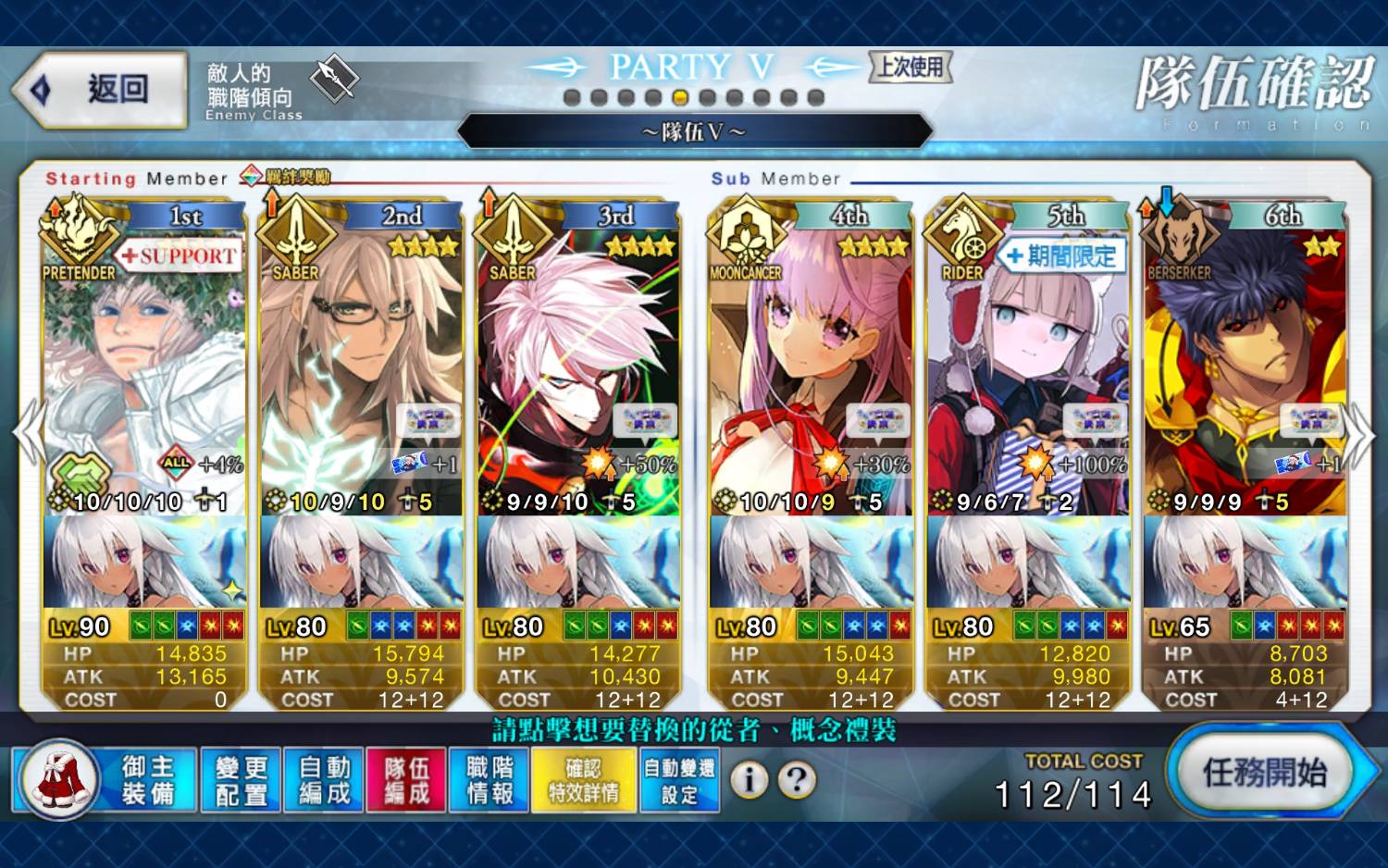The height and width of the screenshot is (868, 1388).
Task: Choose 變更配置 to rearrange members
Action: [x=242, y=780]
